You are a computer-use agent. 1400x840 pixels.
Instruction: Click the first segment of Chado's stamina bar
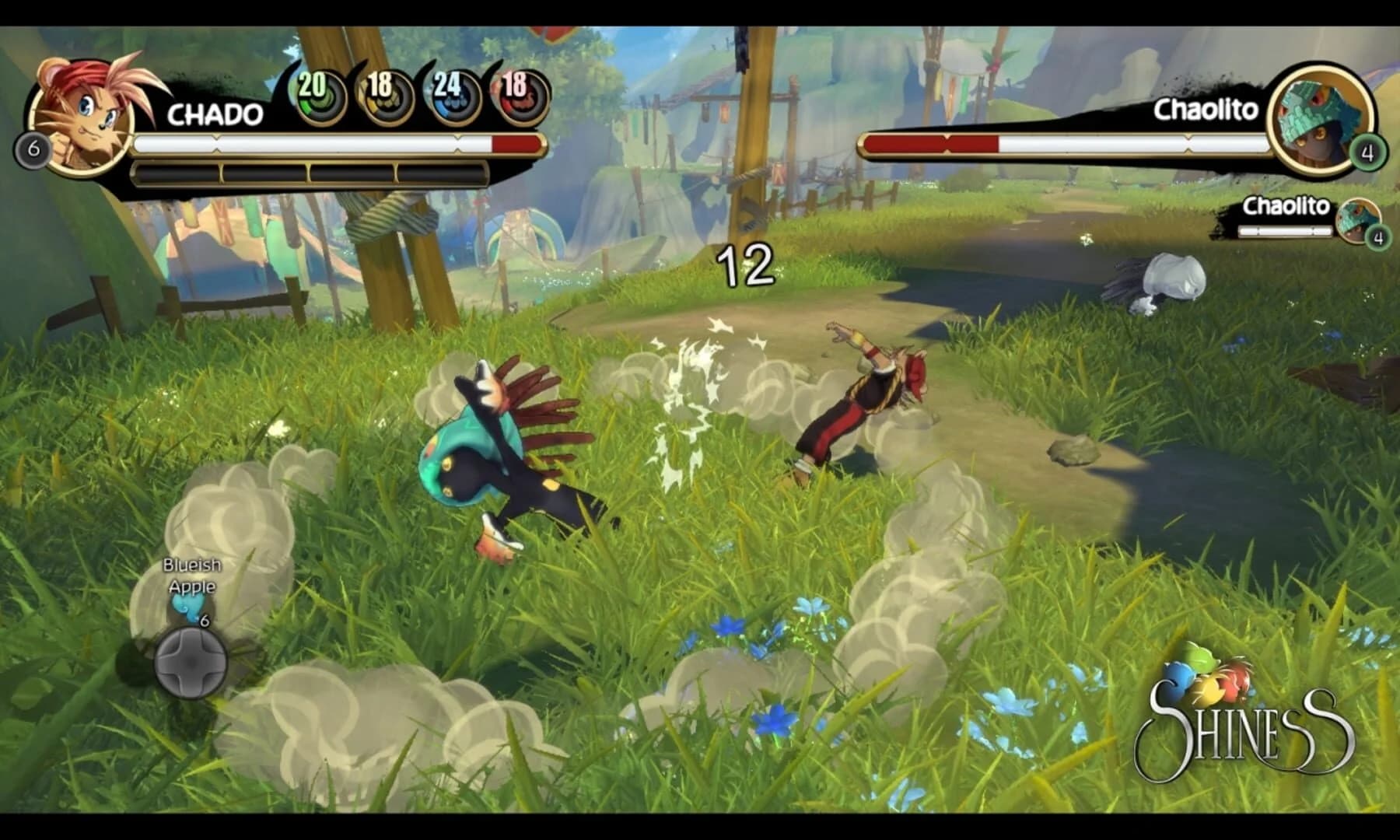pyautogui.click(x=175, y=170)
